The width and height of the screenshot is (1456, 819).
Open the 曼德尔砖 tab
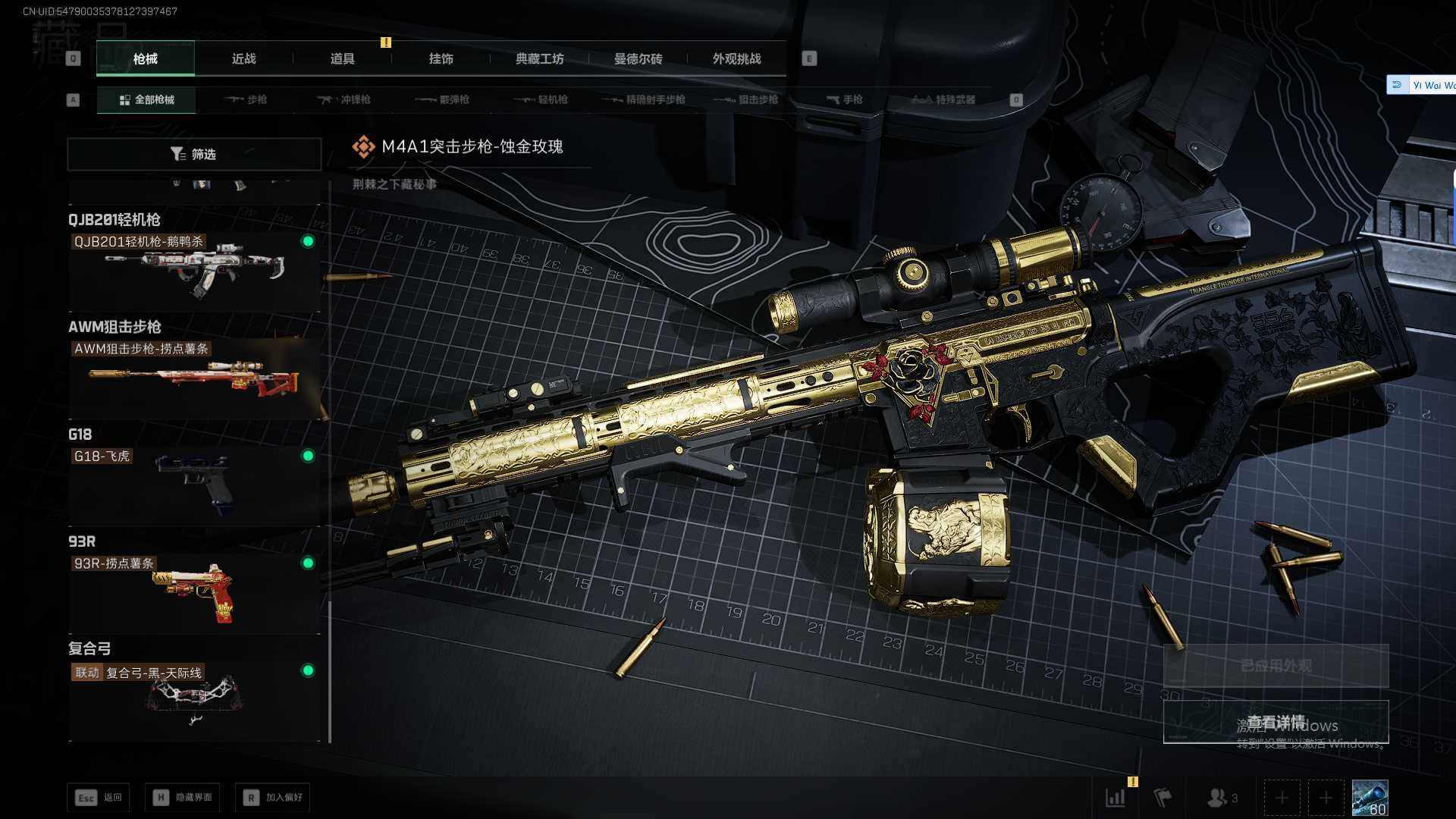click(x=638, y=58)
